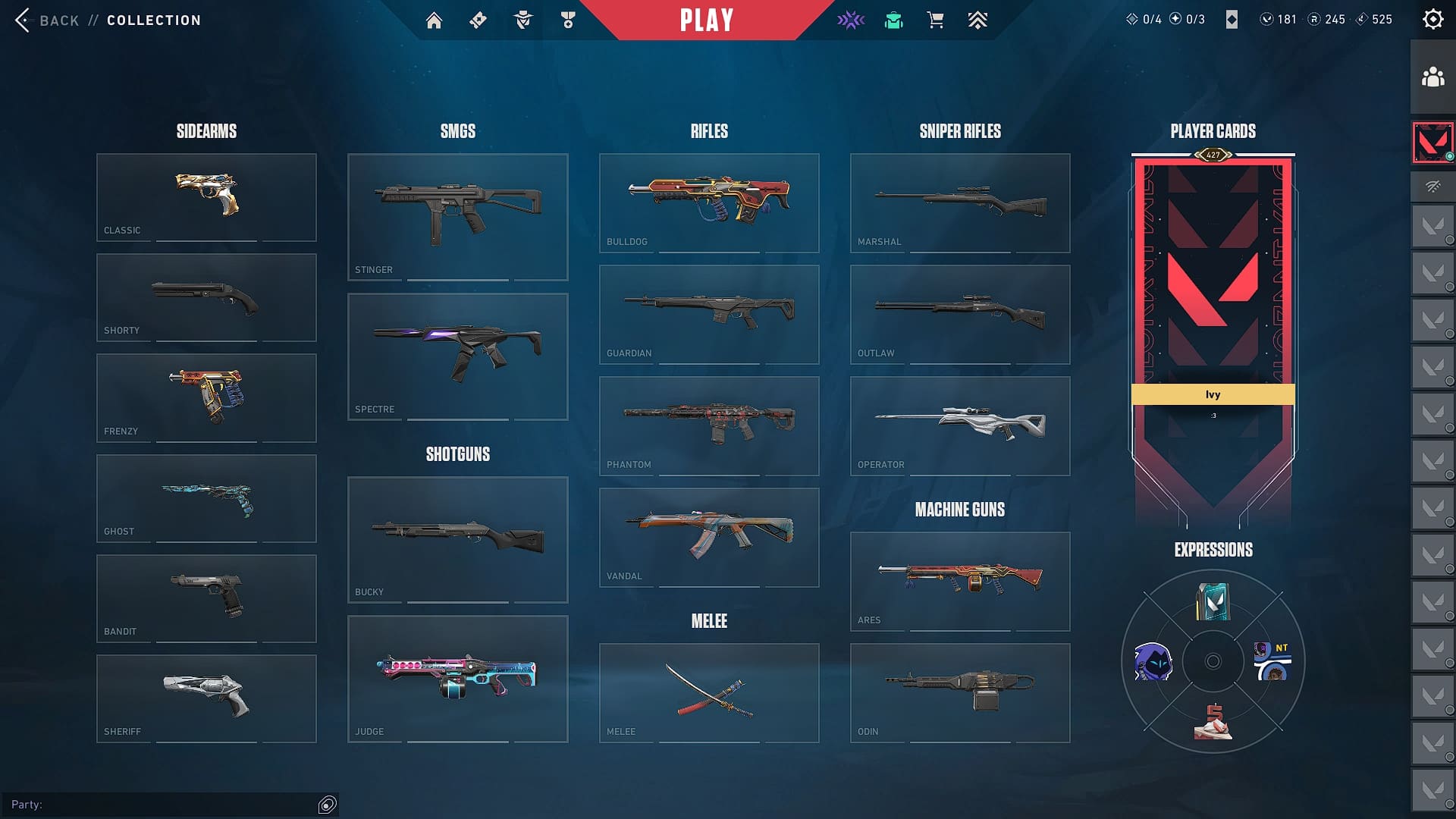Choose the Vandal rifle tile

click(709, 537)
